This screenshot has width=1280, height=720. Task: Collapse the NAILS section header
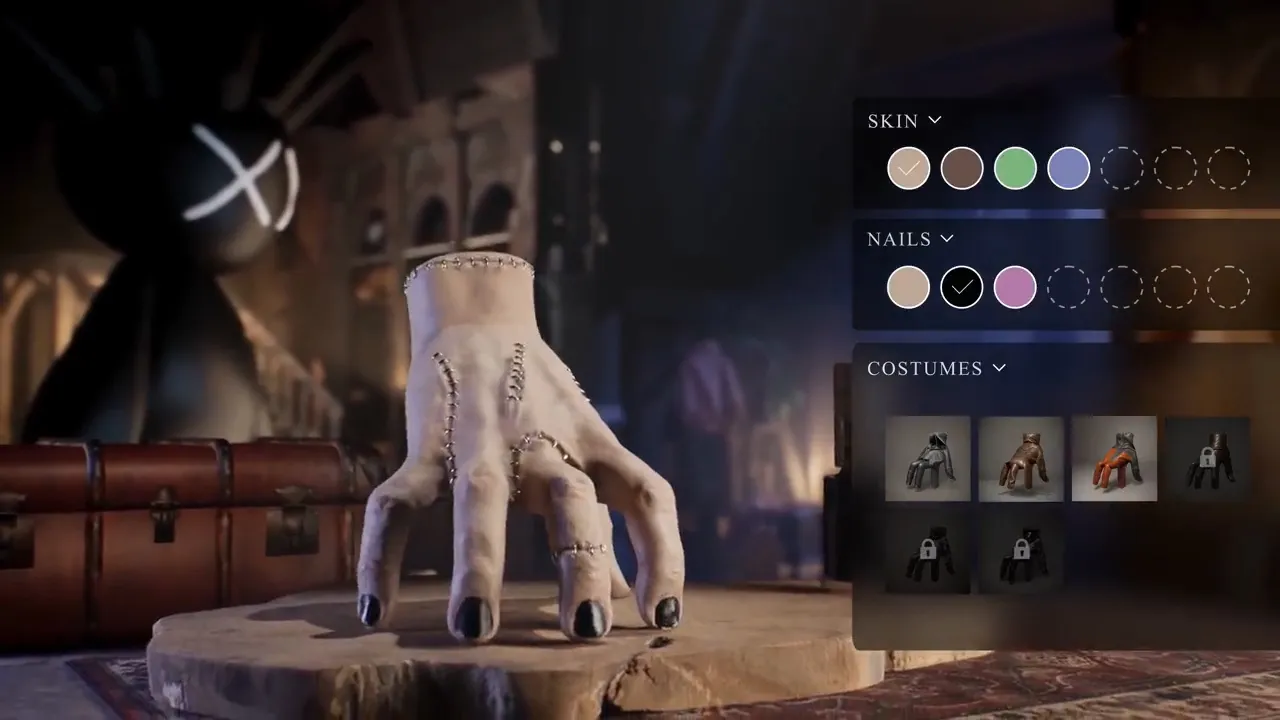click(x=910, y=239)
